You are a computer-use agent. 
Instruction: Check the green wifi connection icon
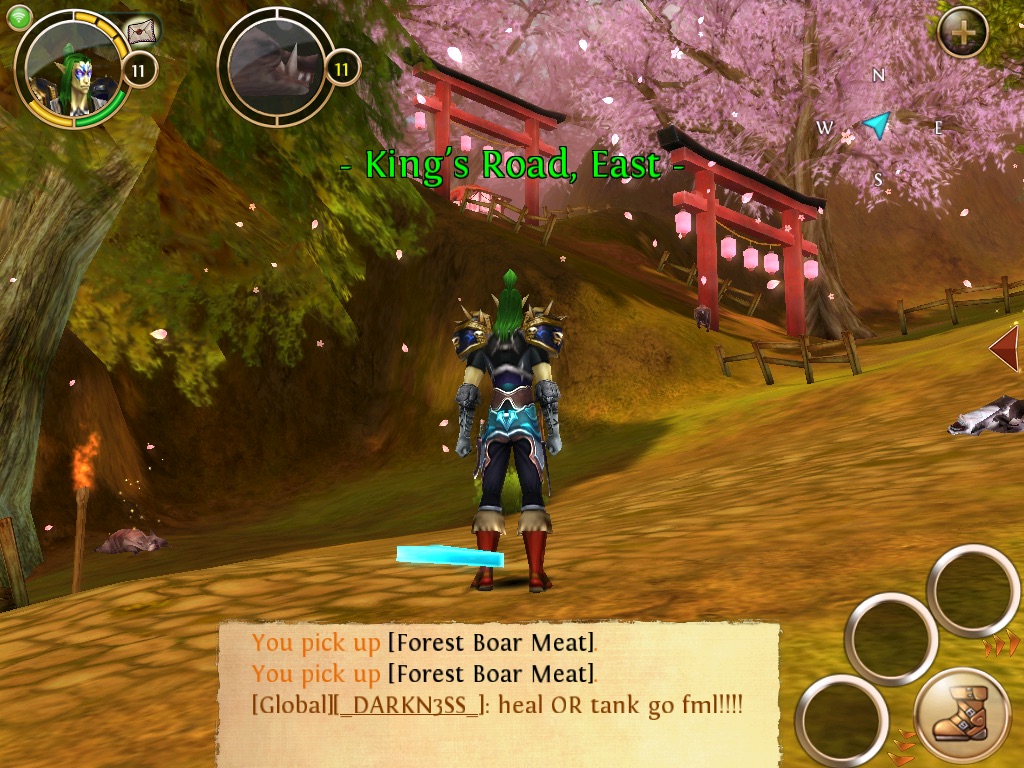point(19,17)
